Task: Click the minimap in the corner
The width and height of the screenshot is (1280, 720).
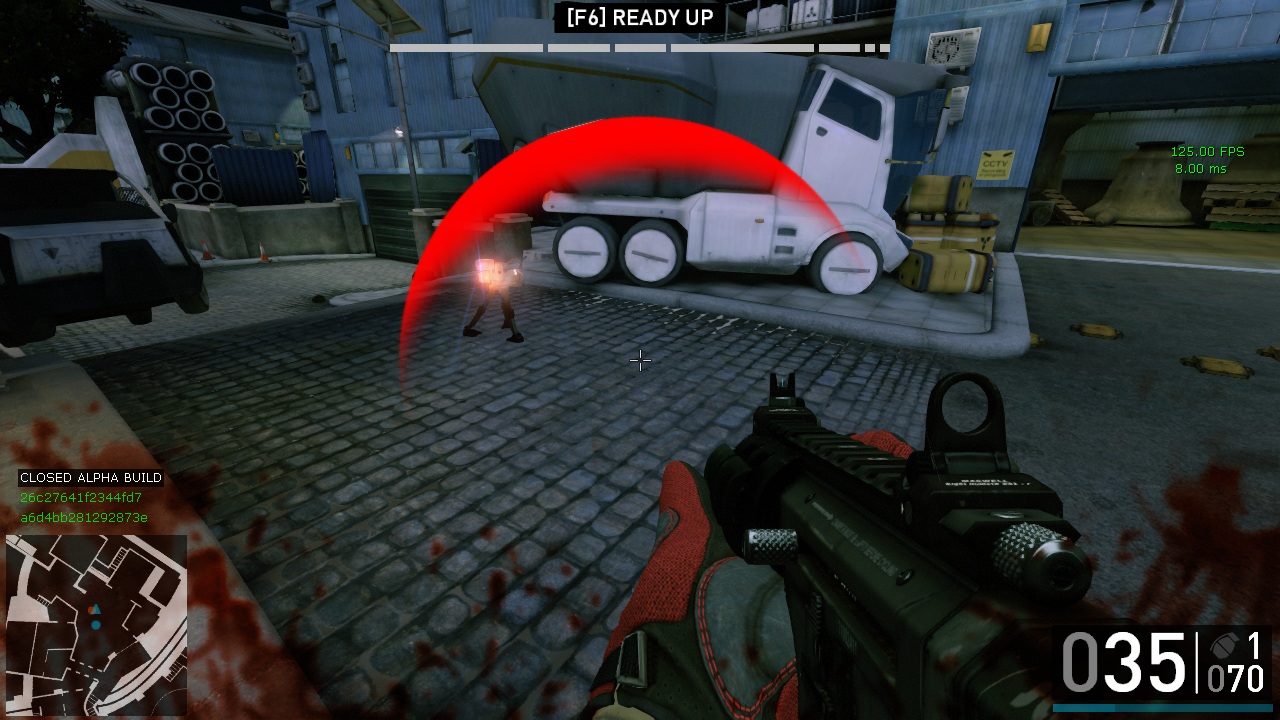Action: click(x=96, y=624)
